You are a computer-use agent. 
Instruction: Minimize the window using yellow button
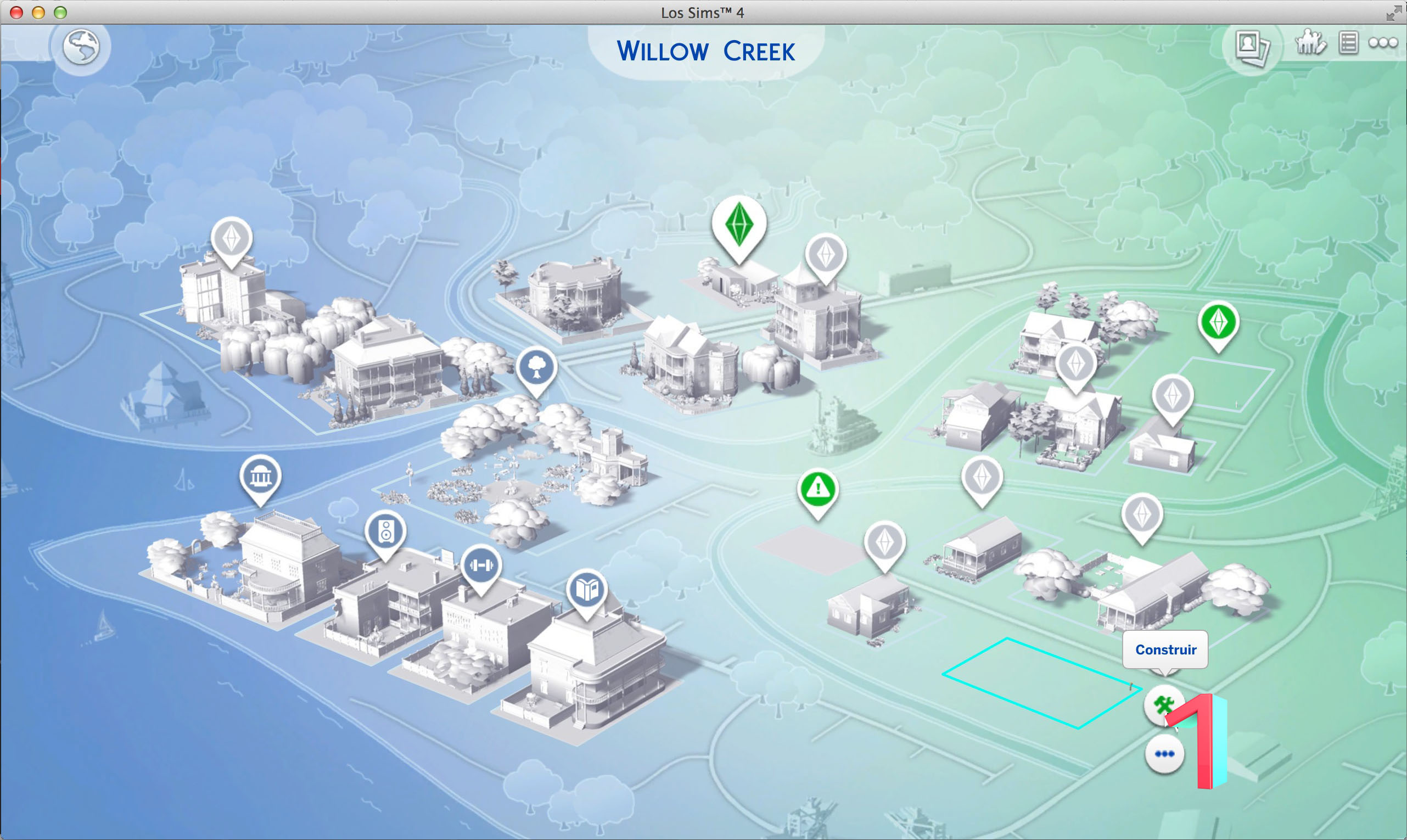click(38, 13)
